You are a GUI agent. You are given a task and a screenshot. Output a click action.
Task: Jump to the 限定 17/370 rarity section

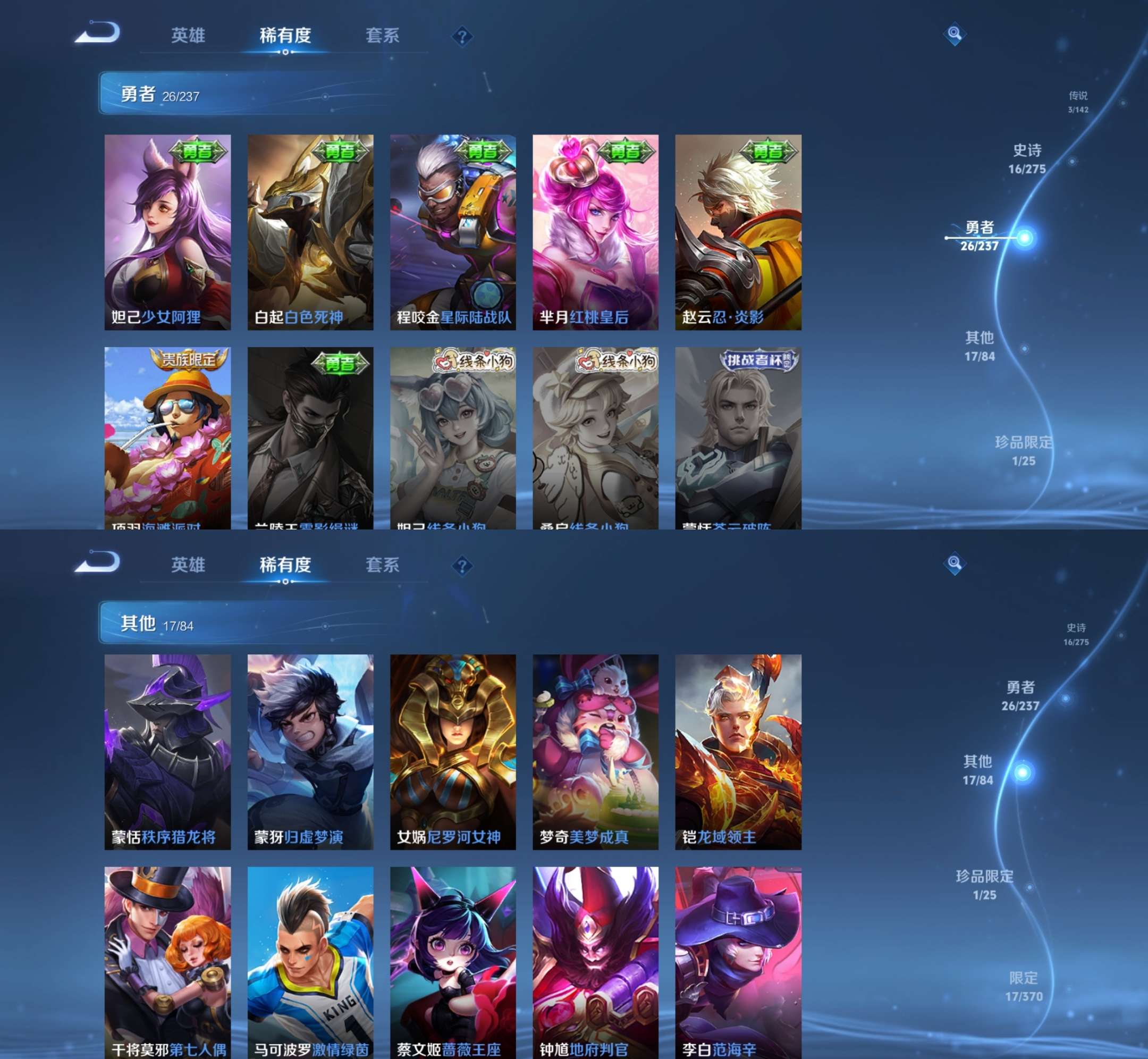pos(1024,986)
